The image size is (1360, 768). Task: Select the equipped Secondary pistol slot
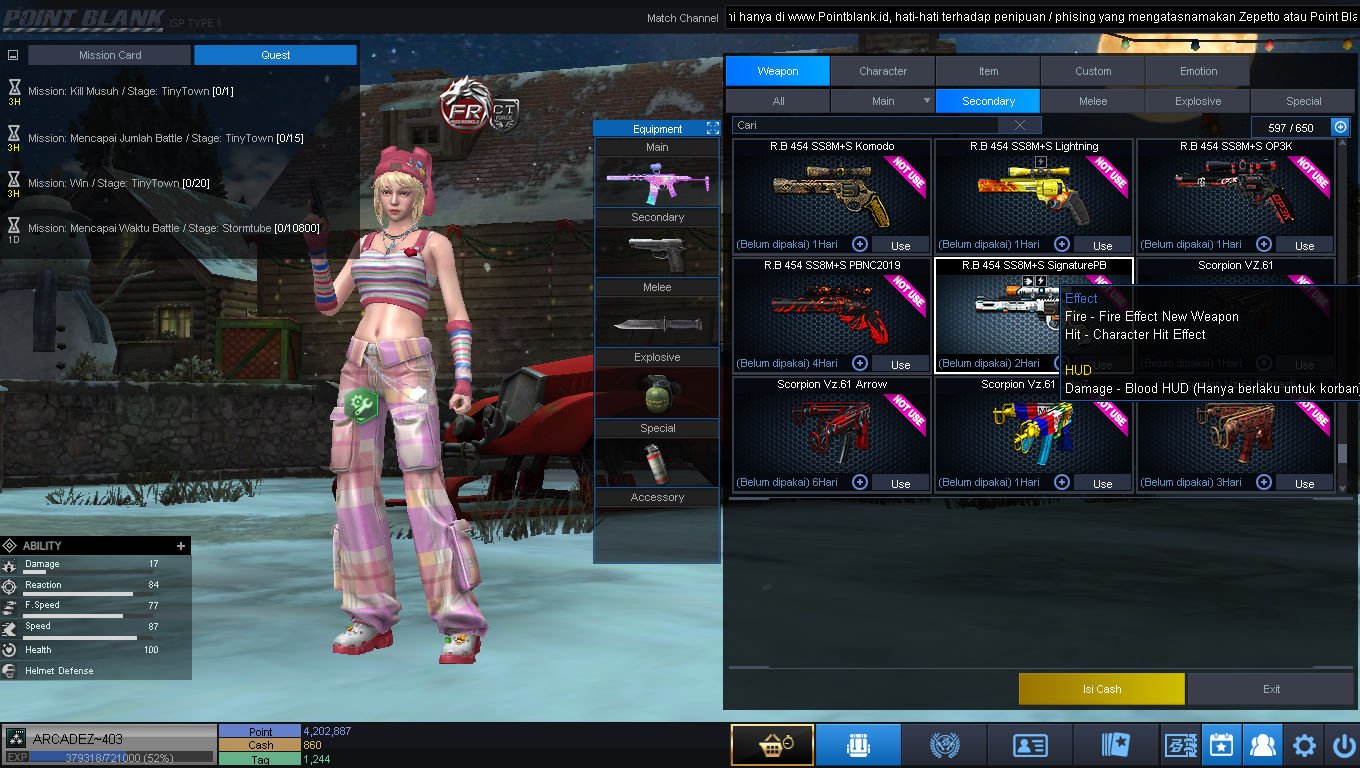pyautogui.click(x=657, y=252)
